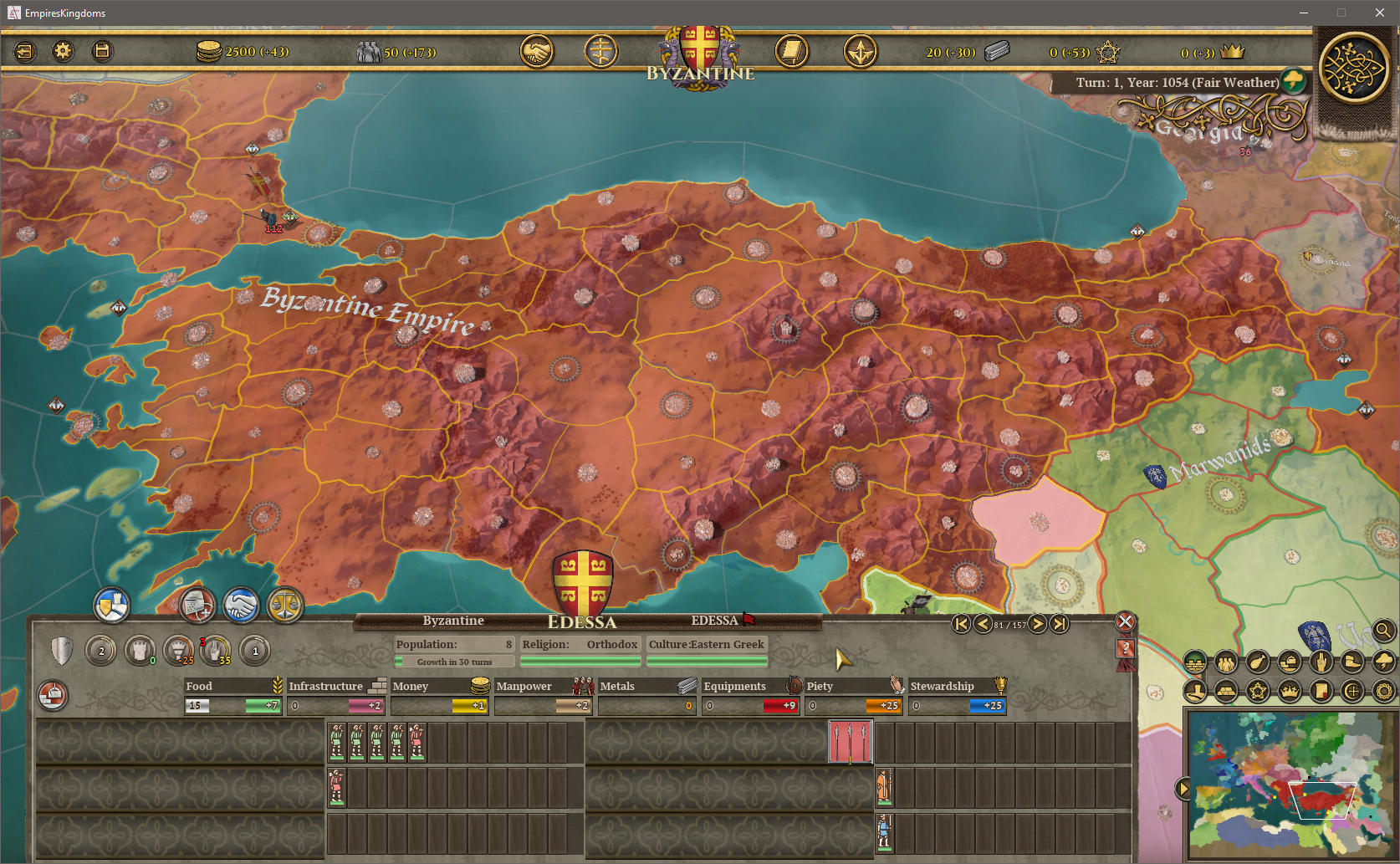Select the spearmen equipment slot in the garrison grid
The width and height of the screenshot is (1400, 864).
pos(849,743)
